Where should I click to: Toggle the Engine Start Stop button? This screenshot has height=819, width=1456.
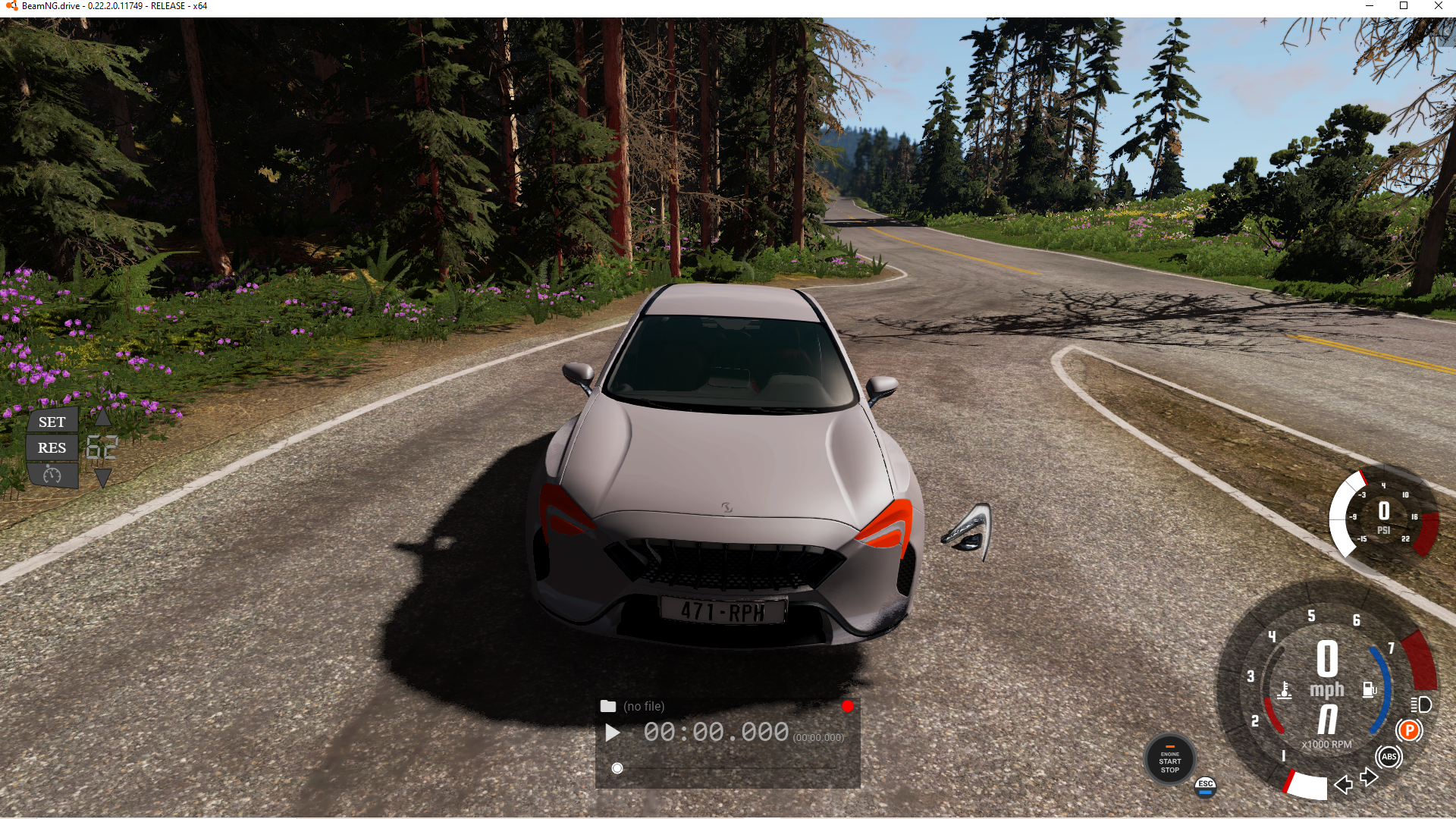(1169, 761)
